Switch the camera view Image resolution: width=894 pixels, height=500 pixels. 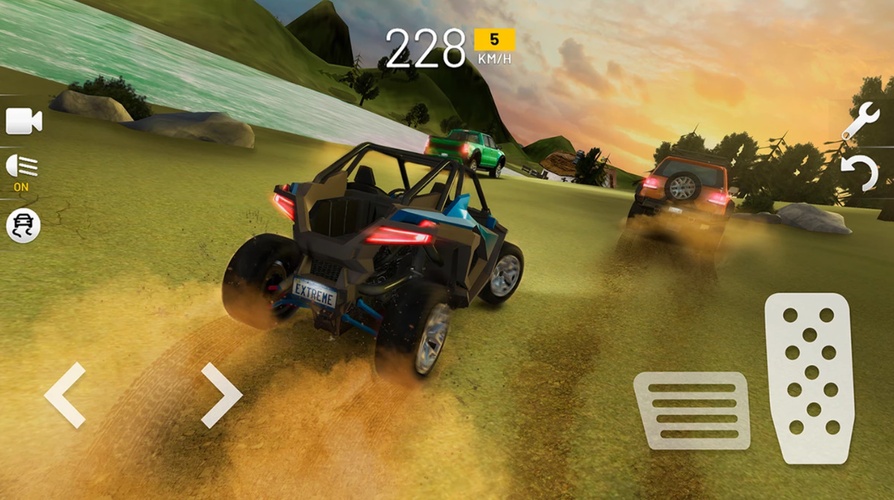[x=23, y=121]
